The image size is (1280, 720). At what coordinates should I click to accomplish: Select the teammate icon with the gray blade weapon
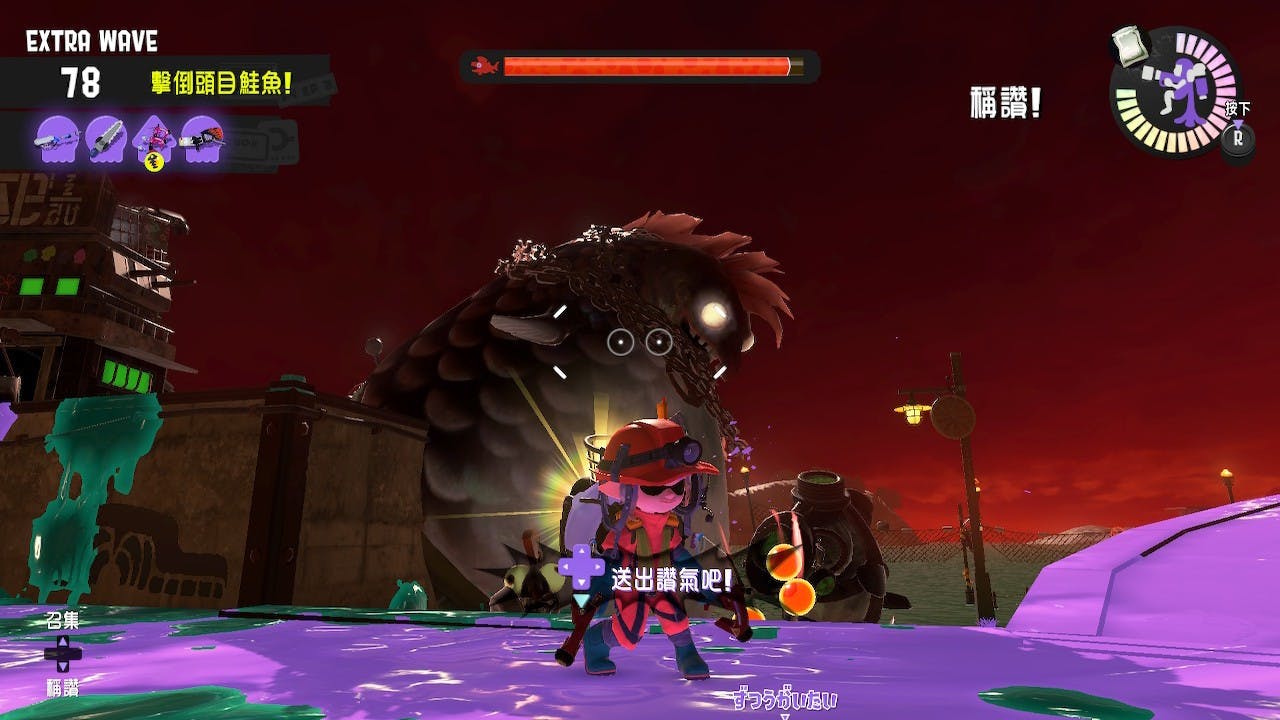tap(105, 140)
